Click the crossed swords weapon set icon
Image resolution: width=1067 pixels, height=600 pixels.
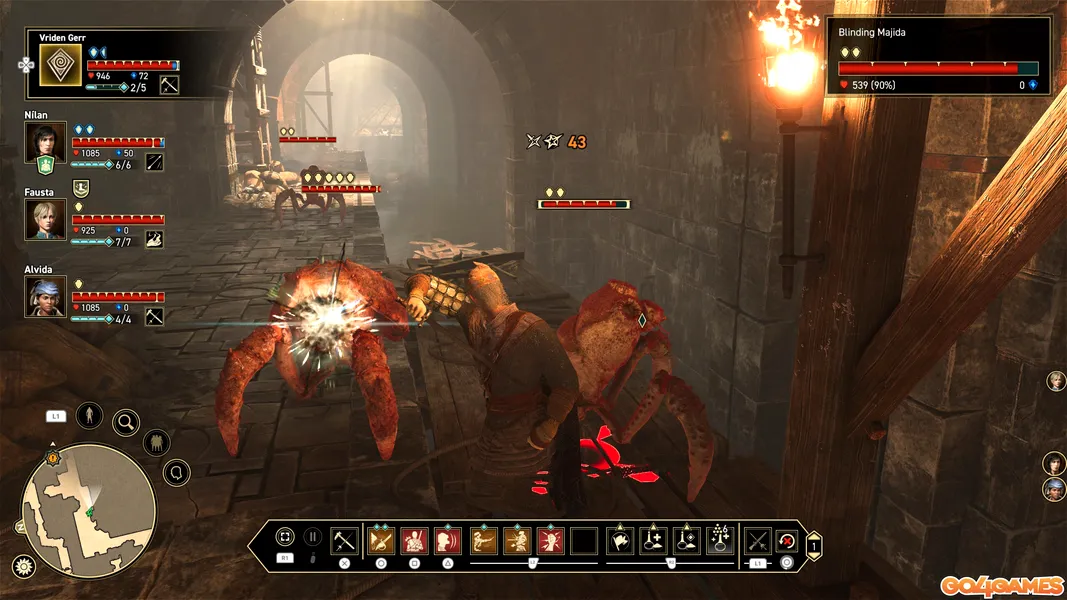[x=757, y=541]
